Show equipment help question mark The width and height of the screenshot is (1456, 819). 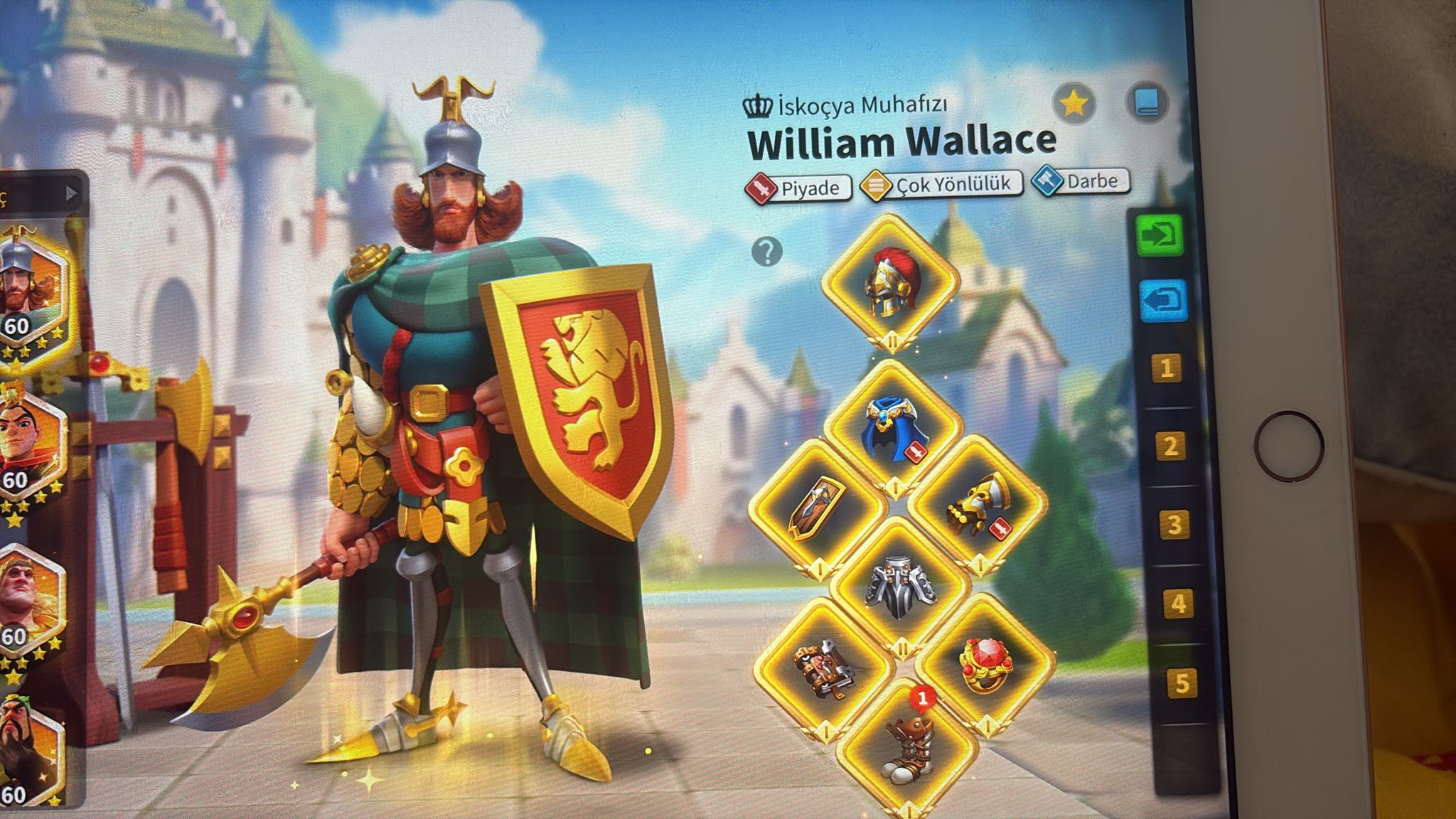point(766,252)
